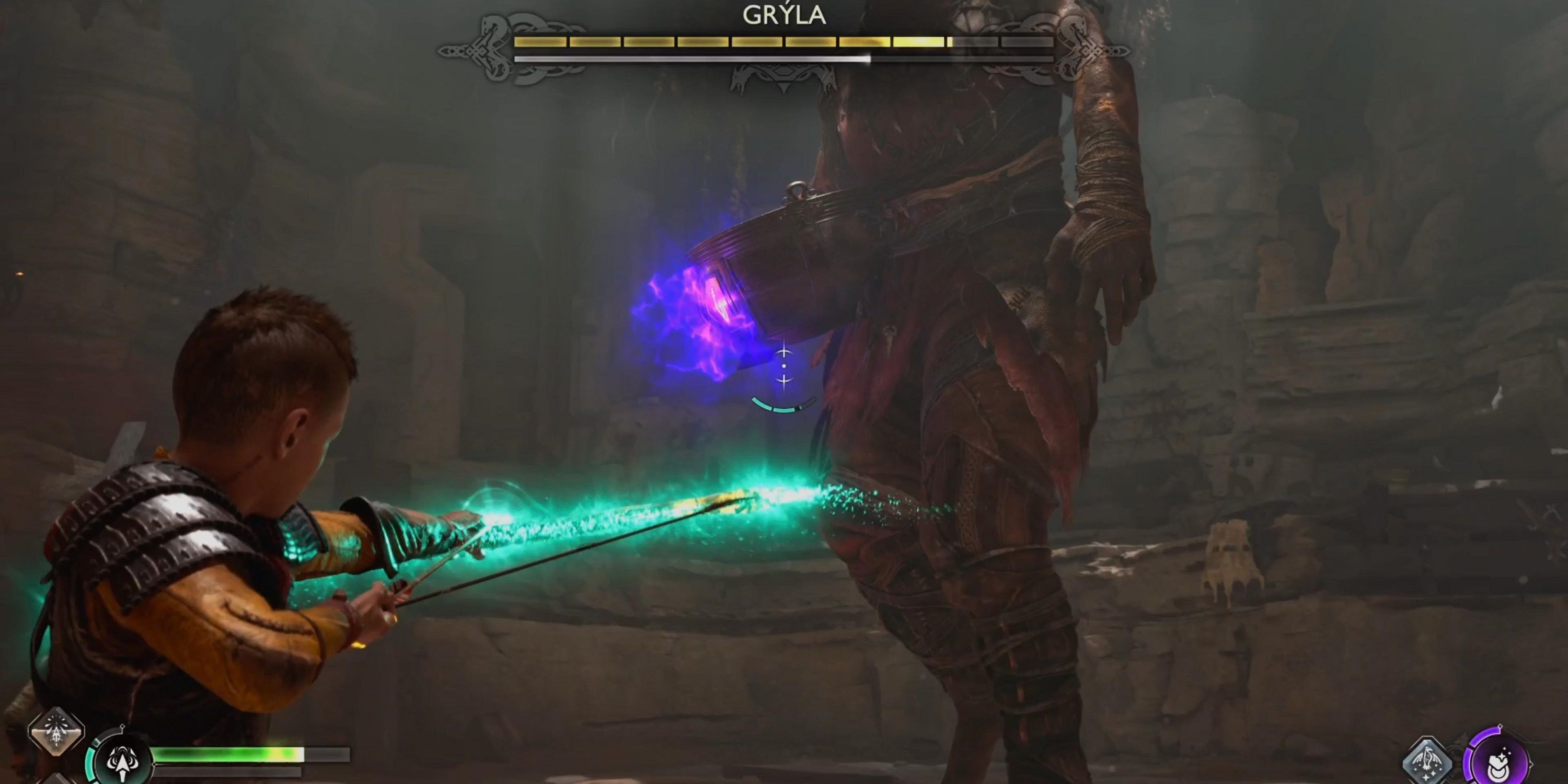
Task: Click the center dot of the aiming reticle
Action: click(x=785, y=366)
